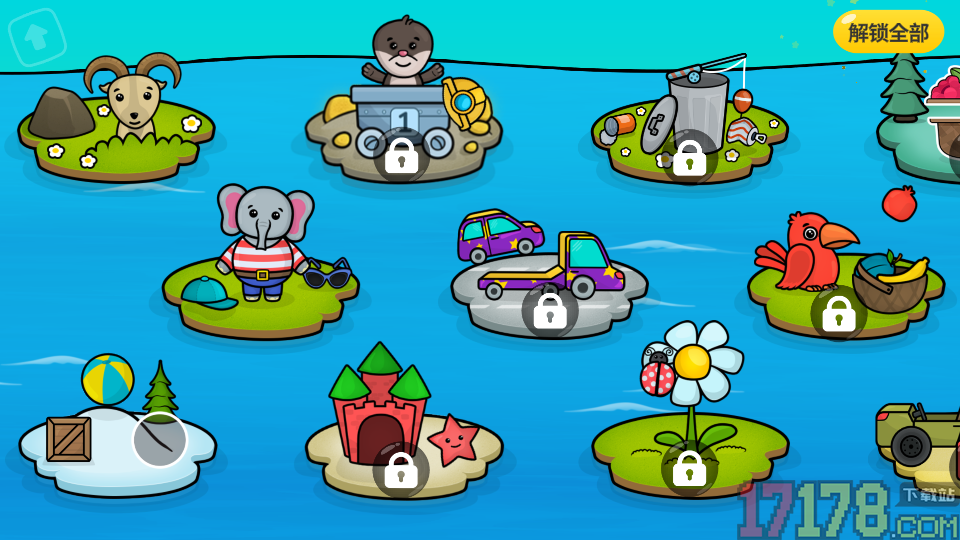Open the locked tow truck island
Image resolution: width=960 pixels, height=540 pixels.
(x=550, y=310)
